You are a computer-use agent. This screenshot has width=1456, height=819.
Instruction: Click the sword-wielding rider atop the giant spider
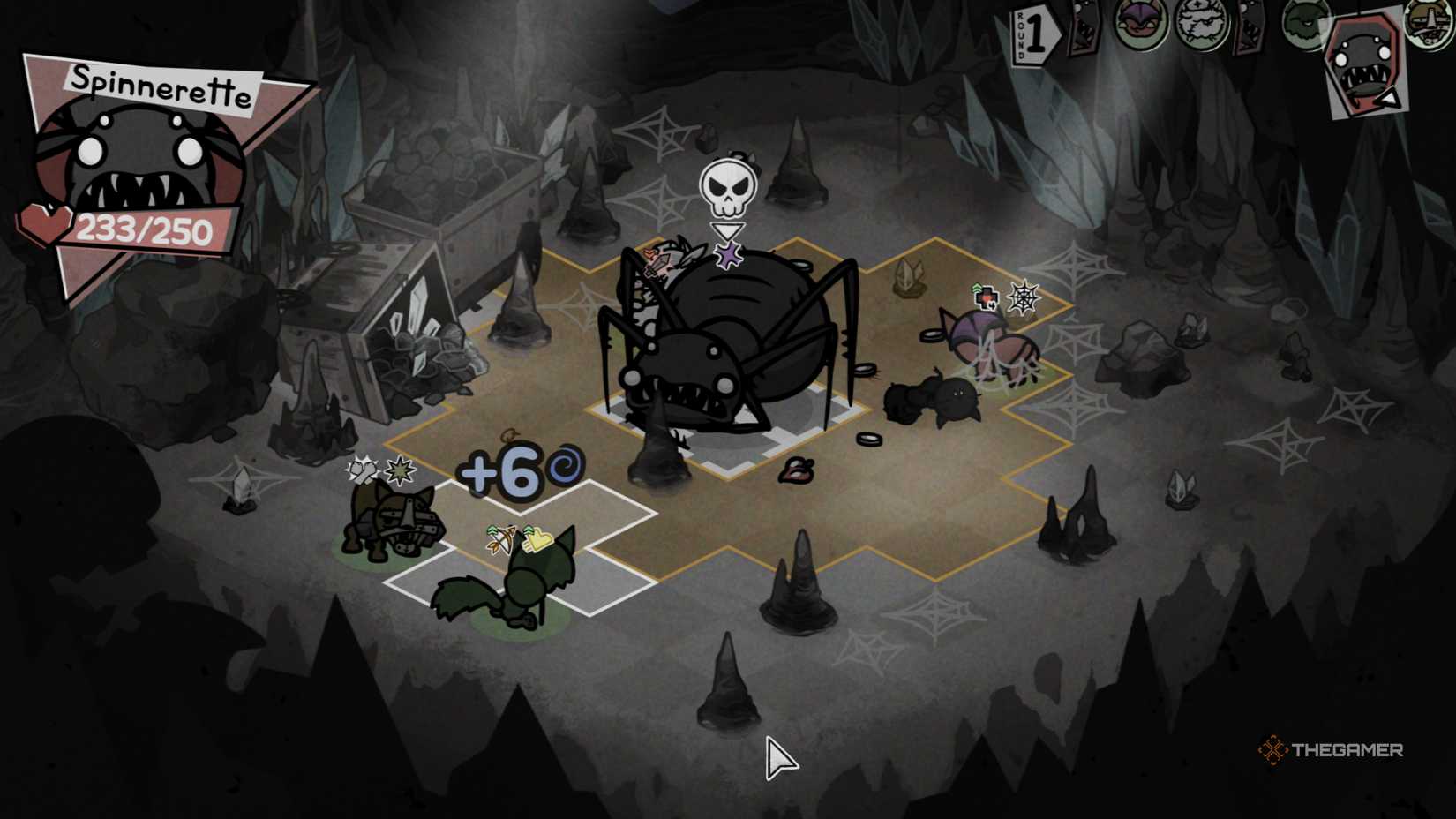pos(664,265)
